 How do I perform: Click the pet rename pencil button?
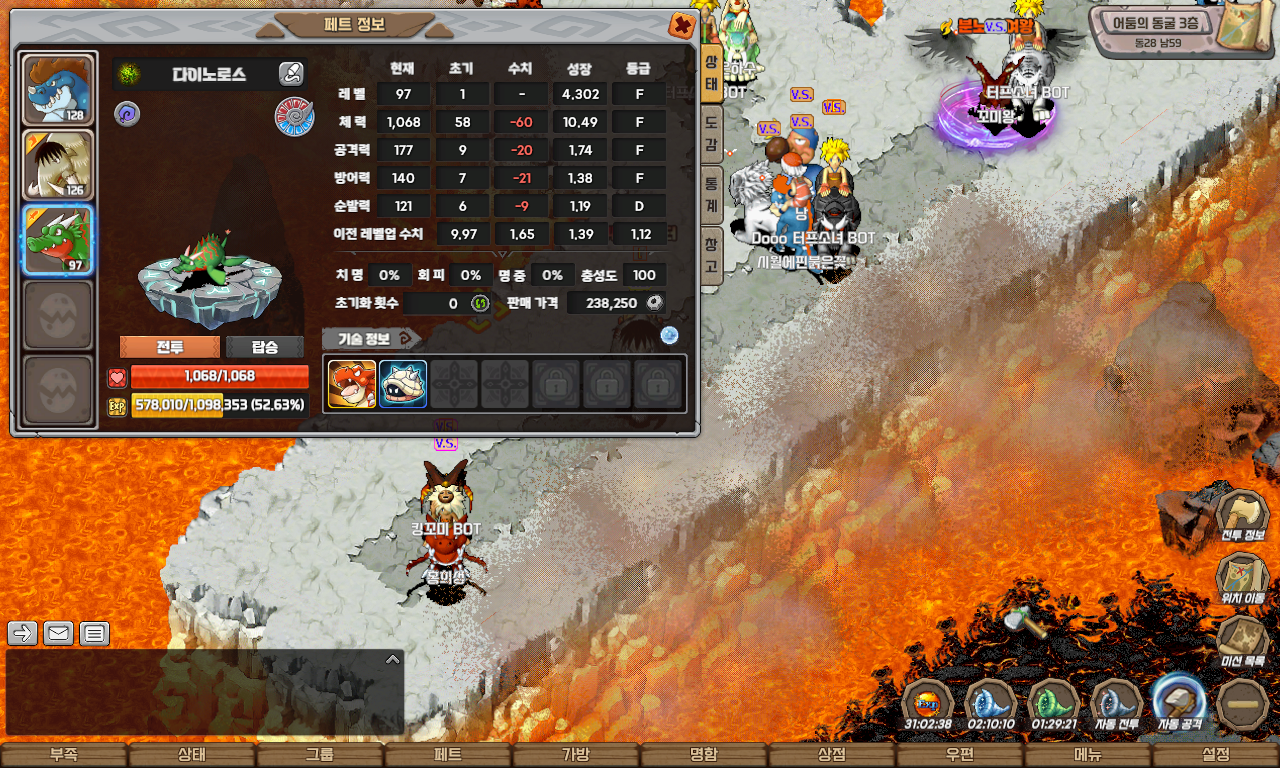[x=291, y=73]
